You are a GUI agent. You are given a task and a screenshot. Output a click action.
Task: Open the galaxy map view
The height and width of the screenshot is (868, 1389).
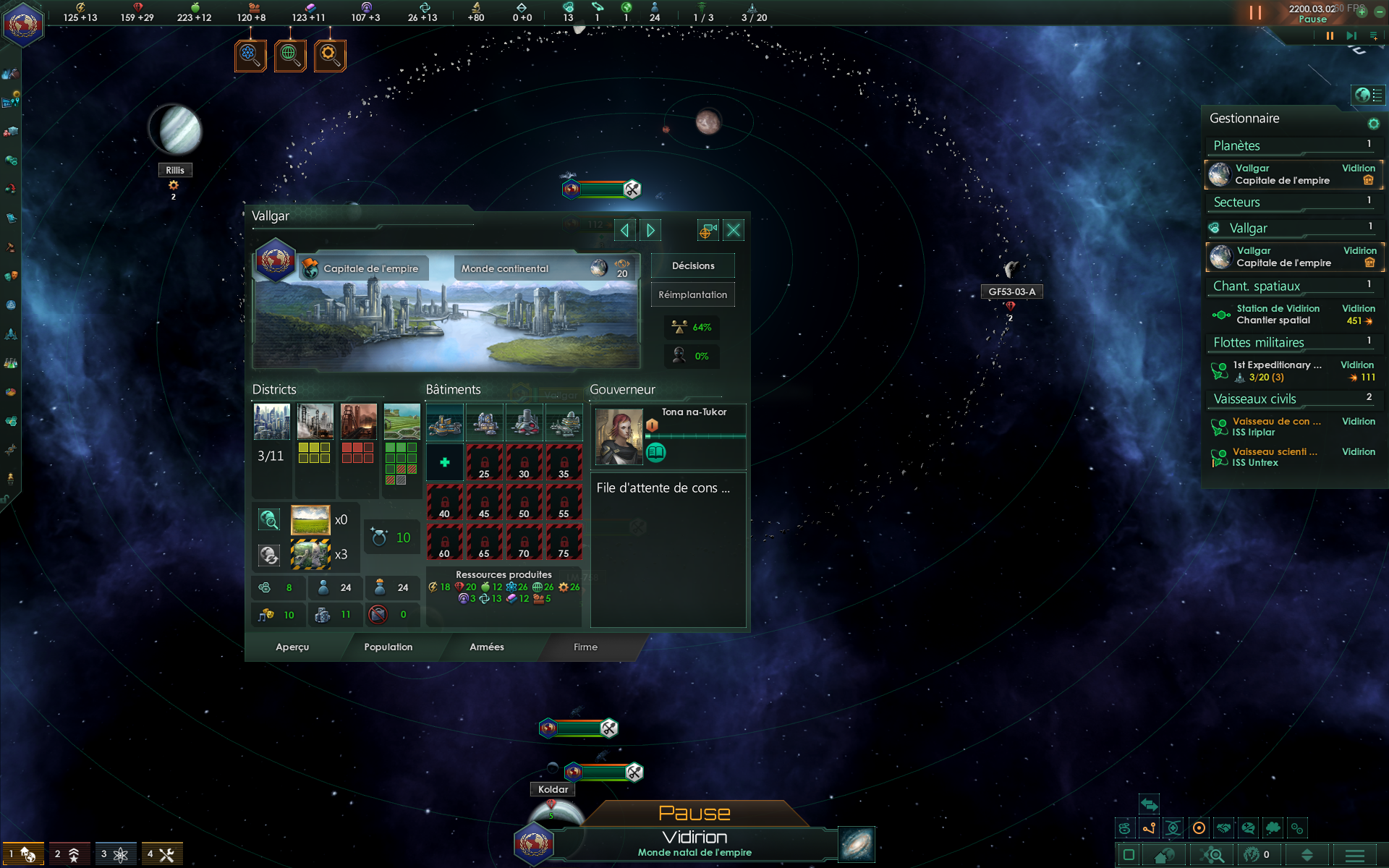tap(857, 844)
